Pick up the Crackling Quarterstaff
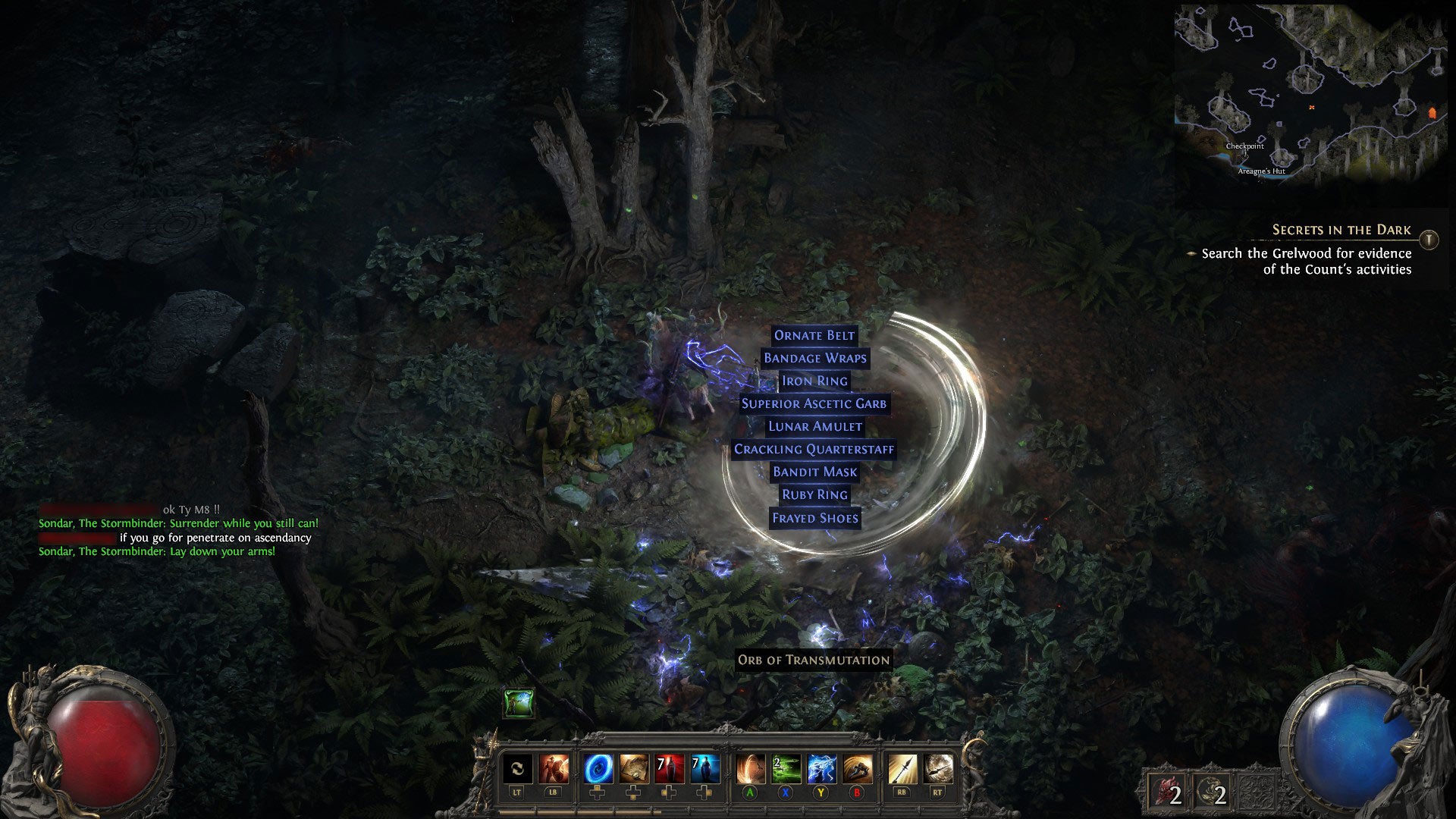1456x819 pixels. pyautogui.click(x=813, y=449)
